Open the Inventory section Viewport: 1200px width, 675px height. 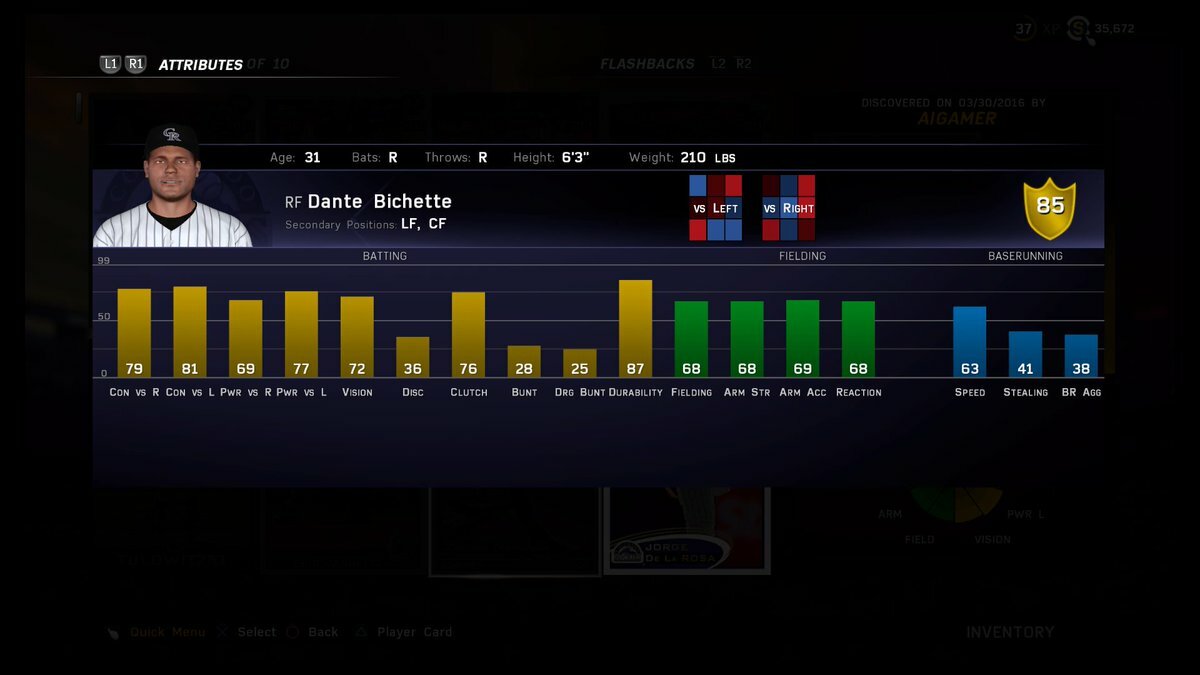pyautogui.click(x=1010, y=632)
